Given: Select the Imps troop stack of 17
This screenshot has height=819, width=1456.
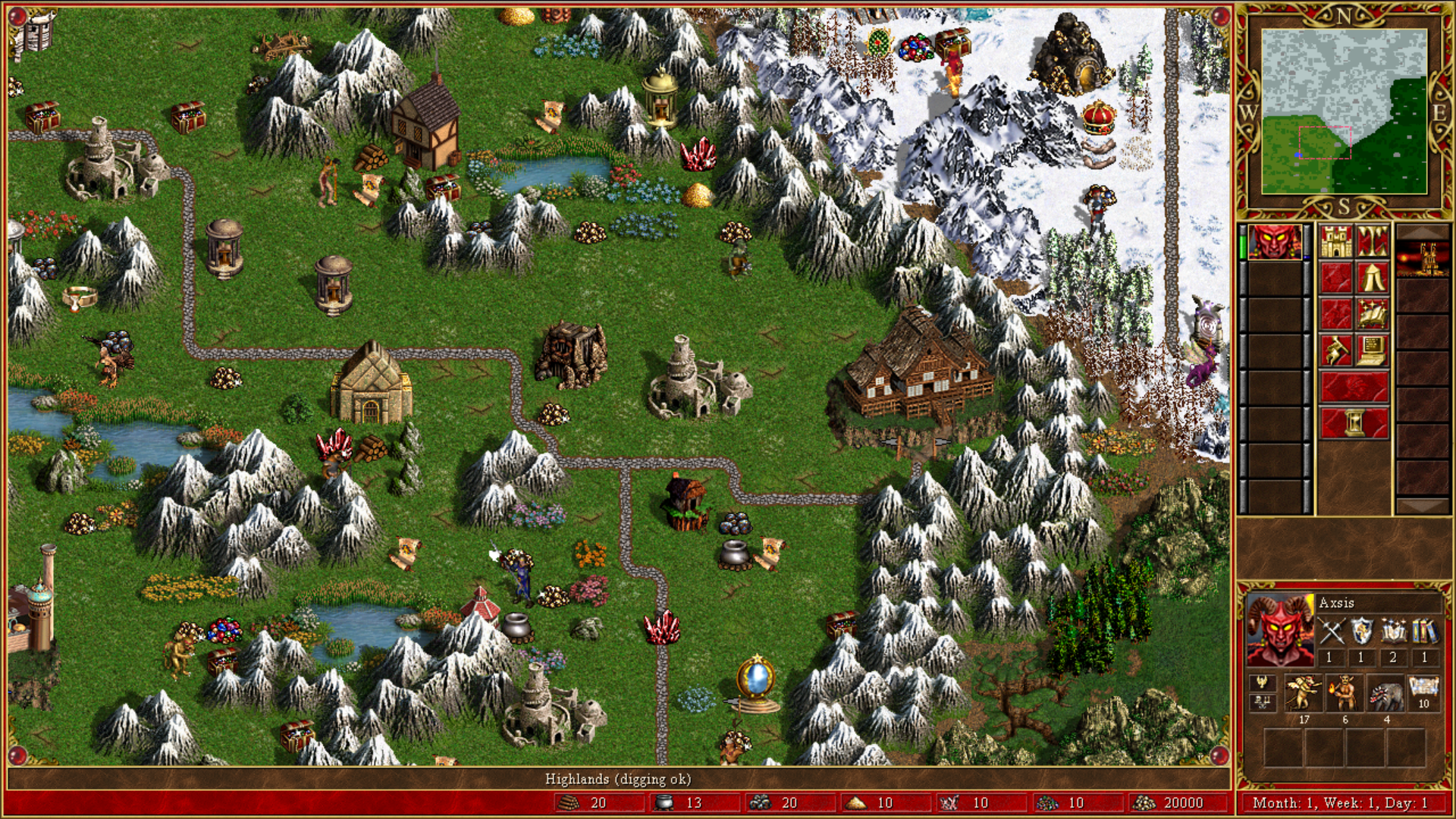Looking at the screenshot, I should tap(1303, 694).
